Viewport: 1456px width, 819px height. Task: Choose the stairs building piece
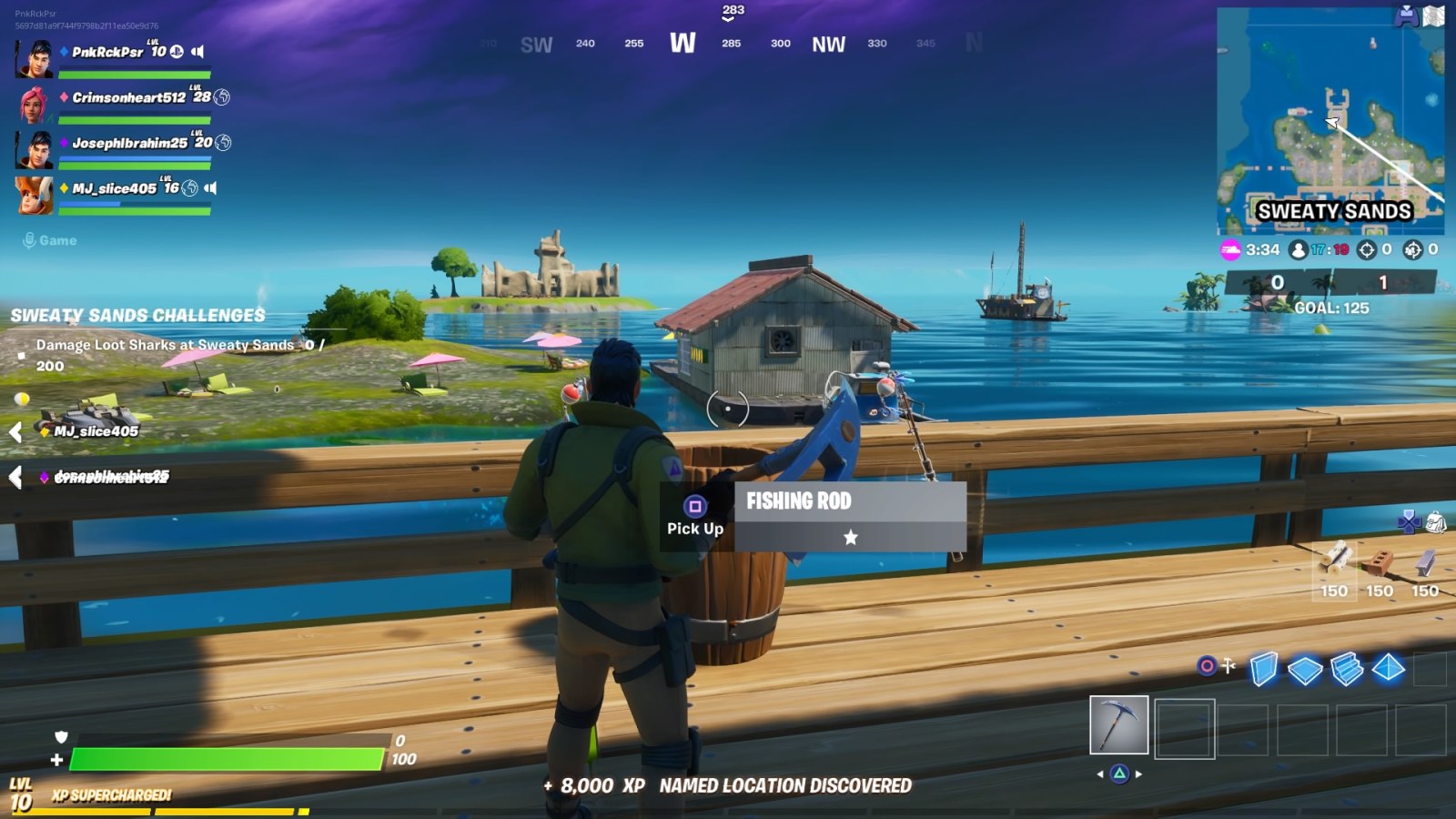click(x=1346, y=670)
